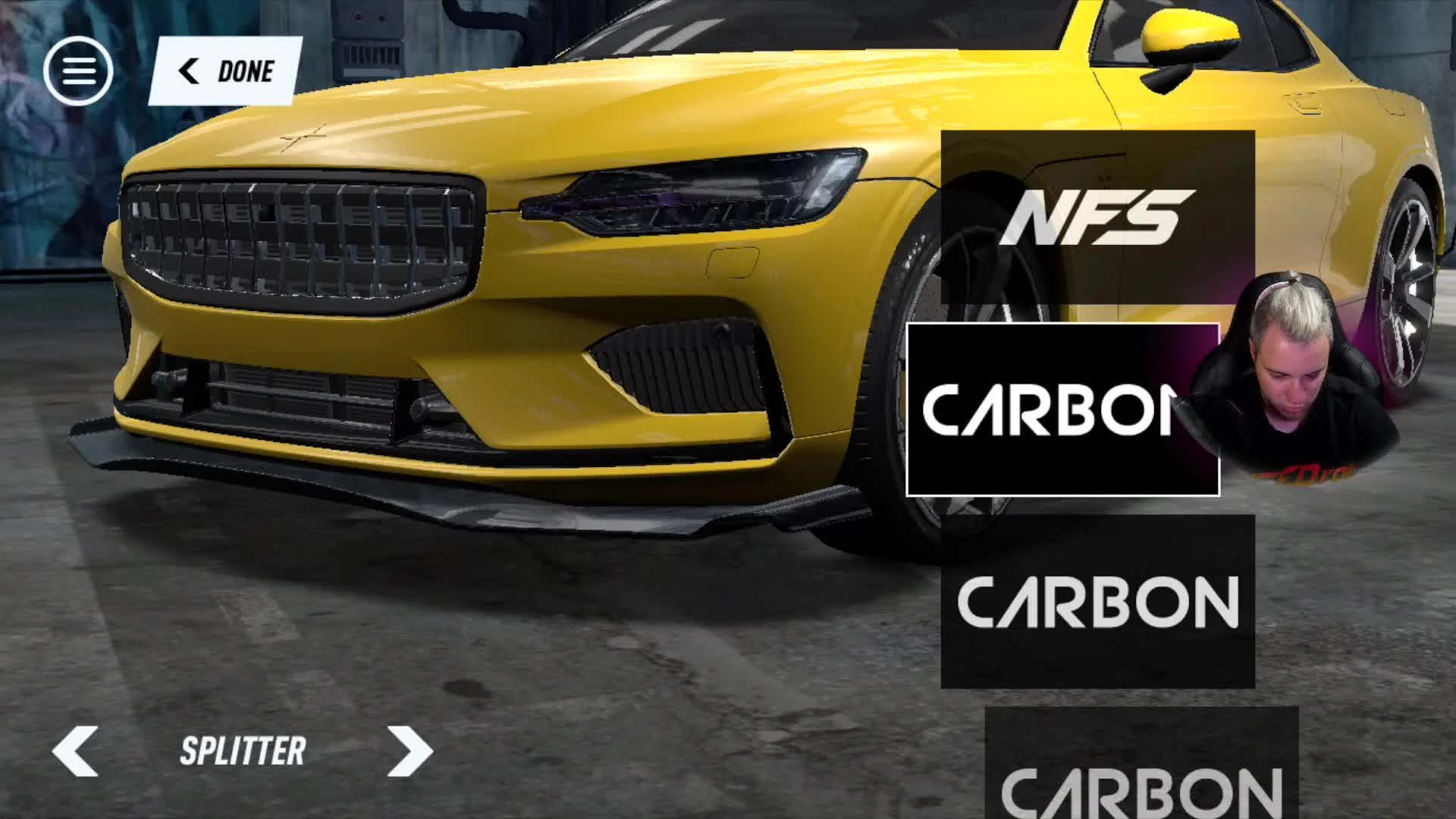This screenshot has height=819, width=1456.
Task: Tap DONE to finish customizing
Action: [x=245, y=71]
